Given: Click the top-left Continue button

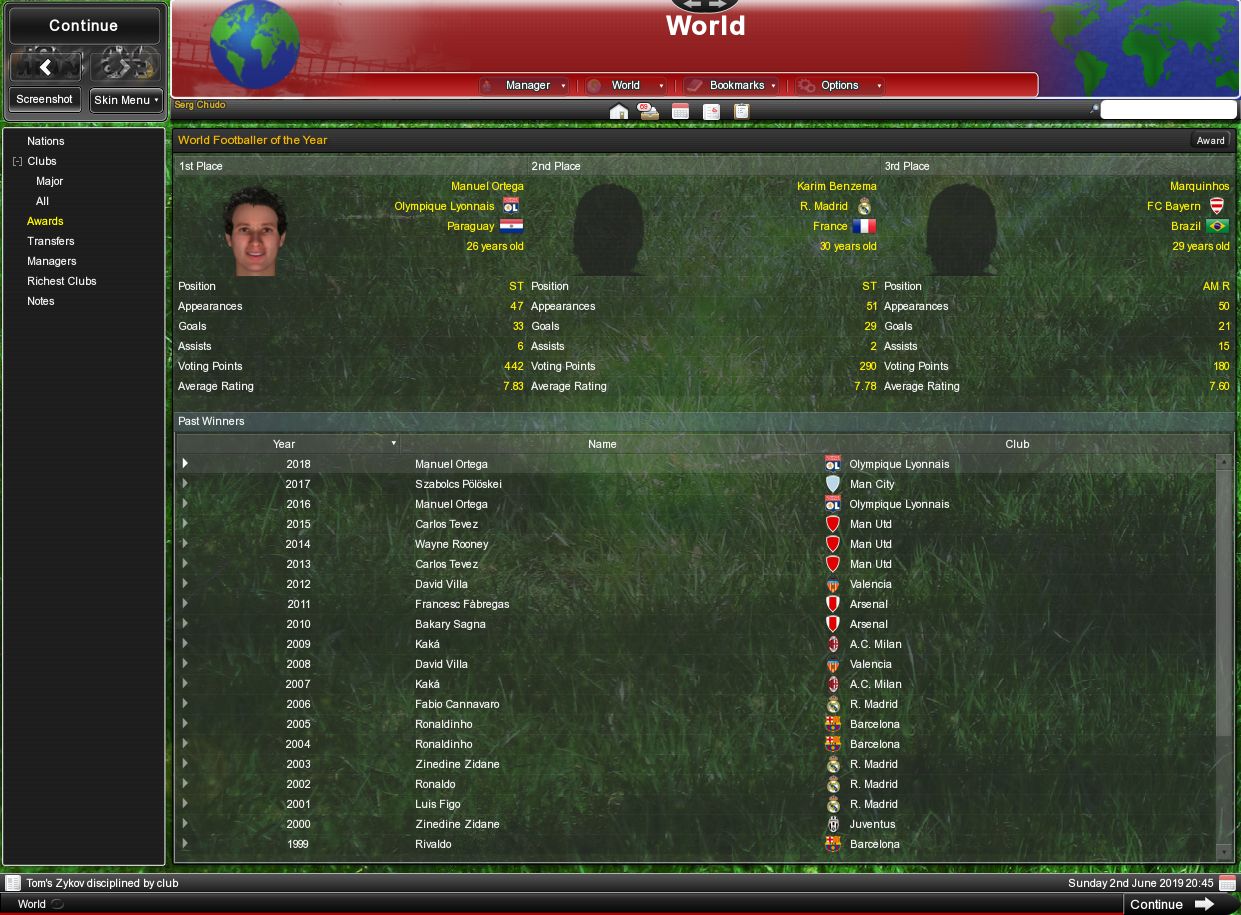Looking at the screenshot, I should coord(84,26).
